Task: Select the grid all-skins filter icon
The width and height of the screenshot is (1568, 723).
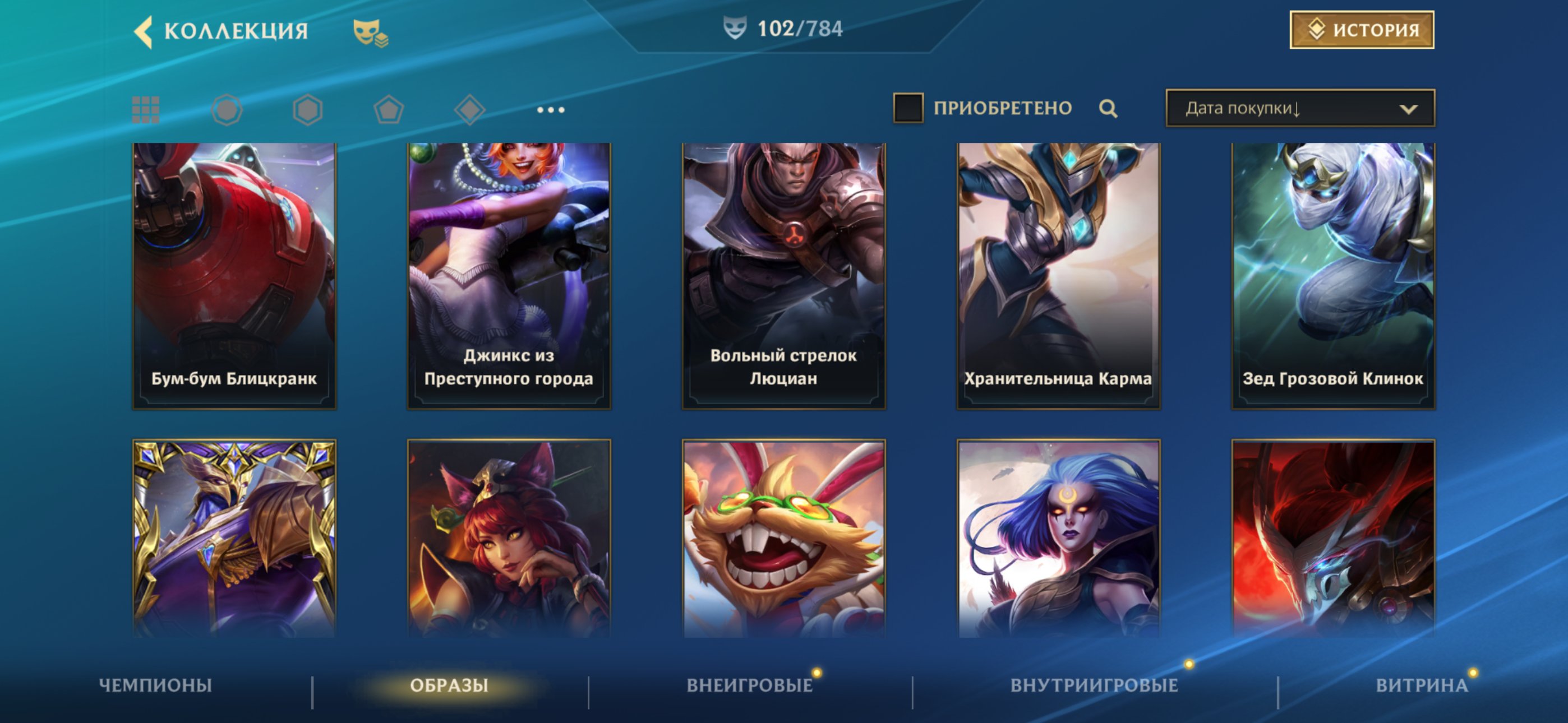Action: click(x=146, y=110)
